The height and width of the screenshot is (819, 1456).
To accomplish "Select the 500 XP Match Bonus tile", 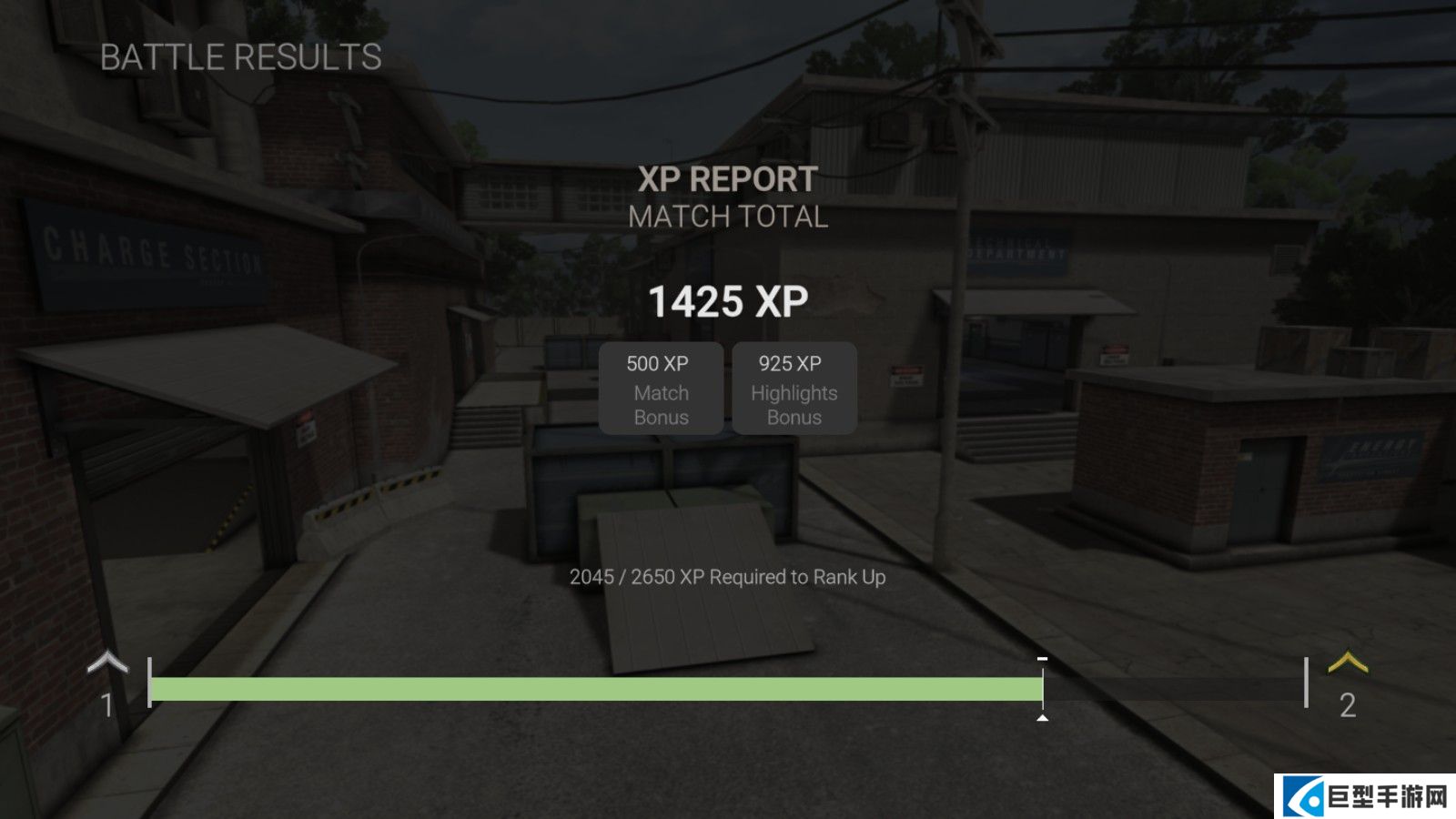I will point(661,389).
